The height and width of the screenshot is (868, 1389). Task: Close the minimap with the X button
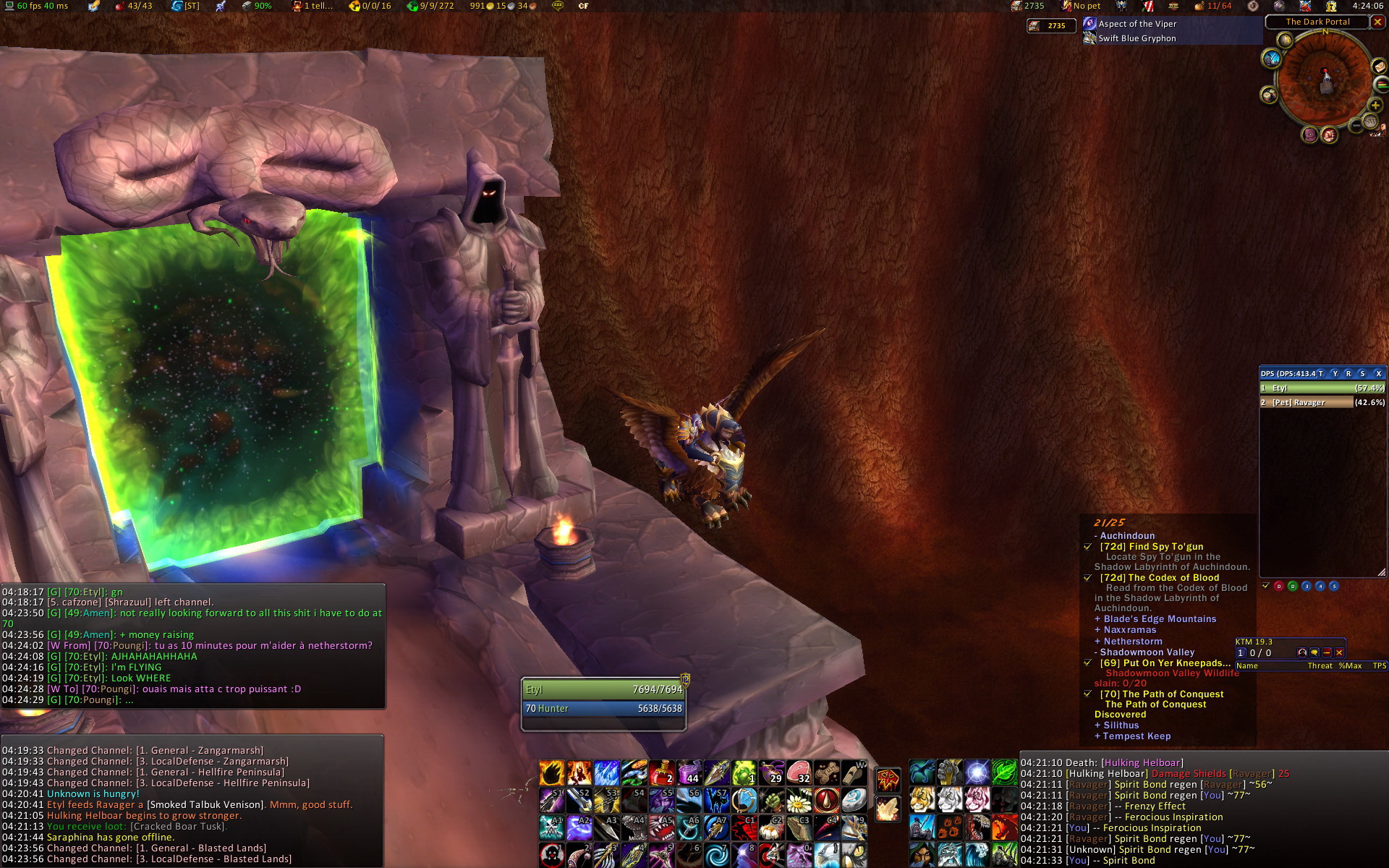coord(1377,22)
